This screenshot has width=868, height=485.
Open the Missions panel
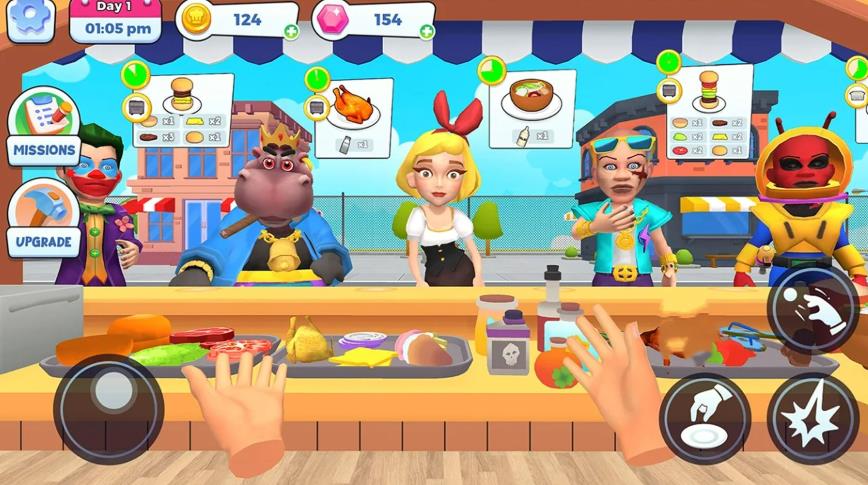click(x=43, y=127)
